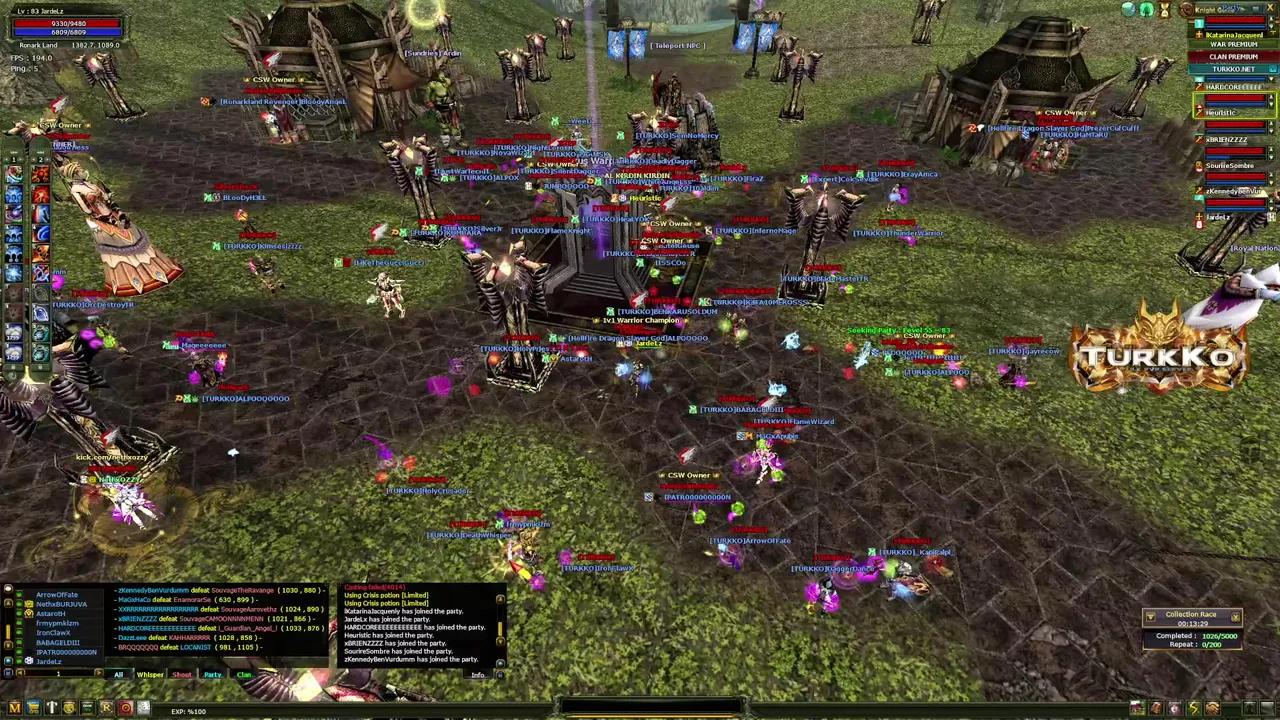Click the left arrow beside chat page 1
The height and width of the screenshot is (720, 1280).
pos(20,674)
